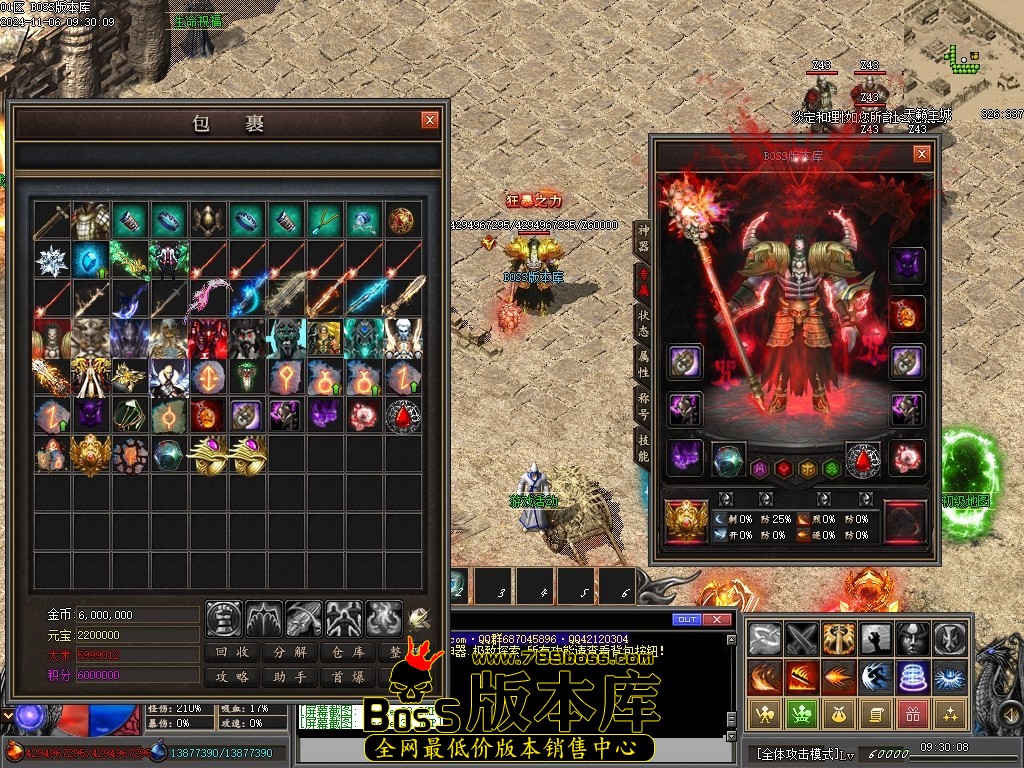Switch to the 神器 tab

coord(643,238)
